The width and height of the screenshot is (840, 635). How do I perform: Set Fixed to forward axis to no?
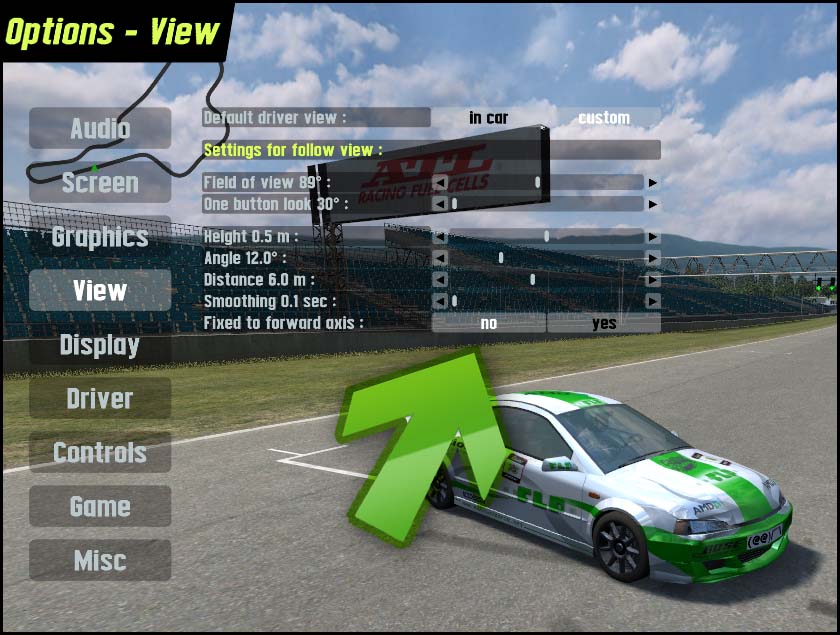point(489,323)
